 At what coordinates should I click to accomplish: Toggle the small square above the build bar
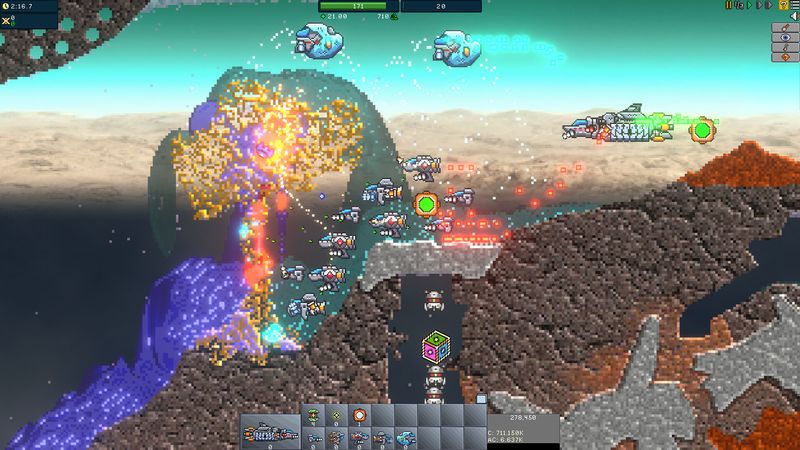coord(481,398)
